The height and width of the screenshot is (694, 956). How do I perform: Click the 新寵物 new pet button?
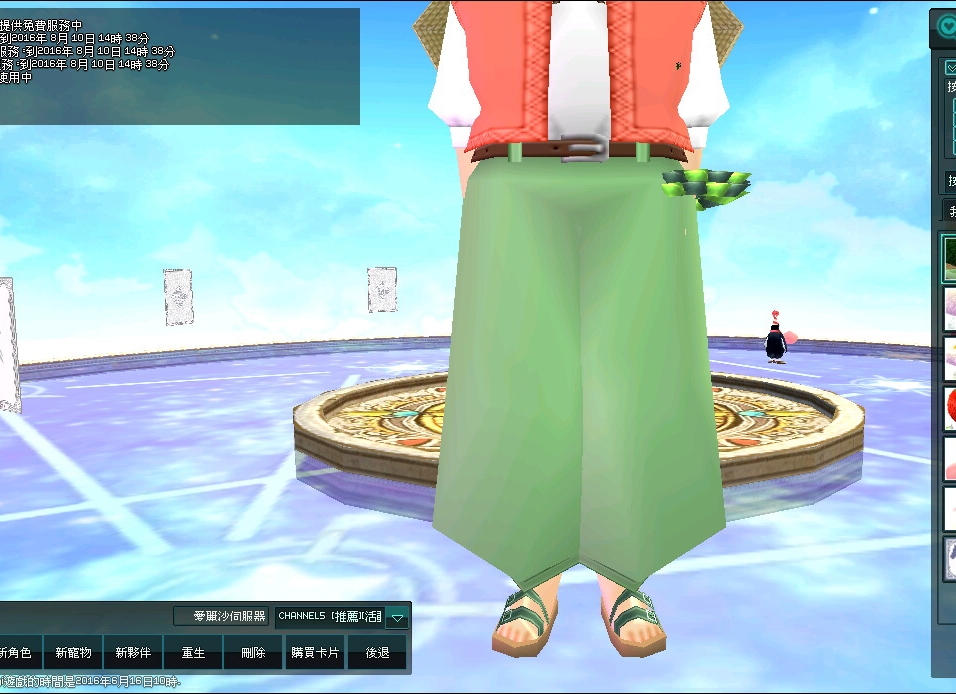(x=73, y=653)
